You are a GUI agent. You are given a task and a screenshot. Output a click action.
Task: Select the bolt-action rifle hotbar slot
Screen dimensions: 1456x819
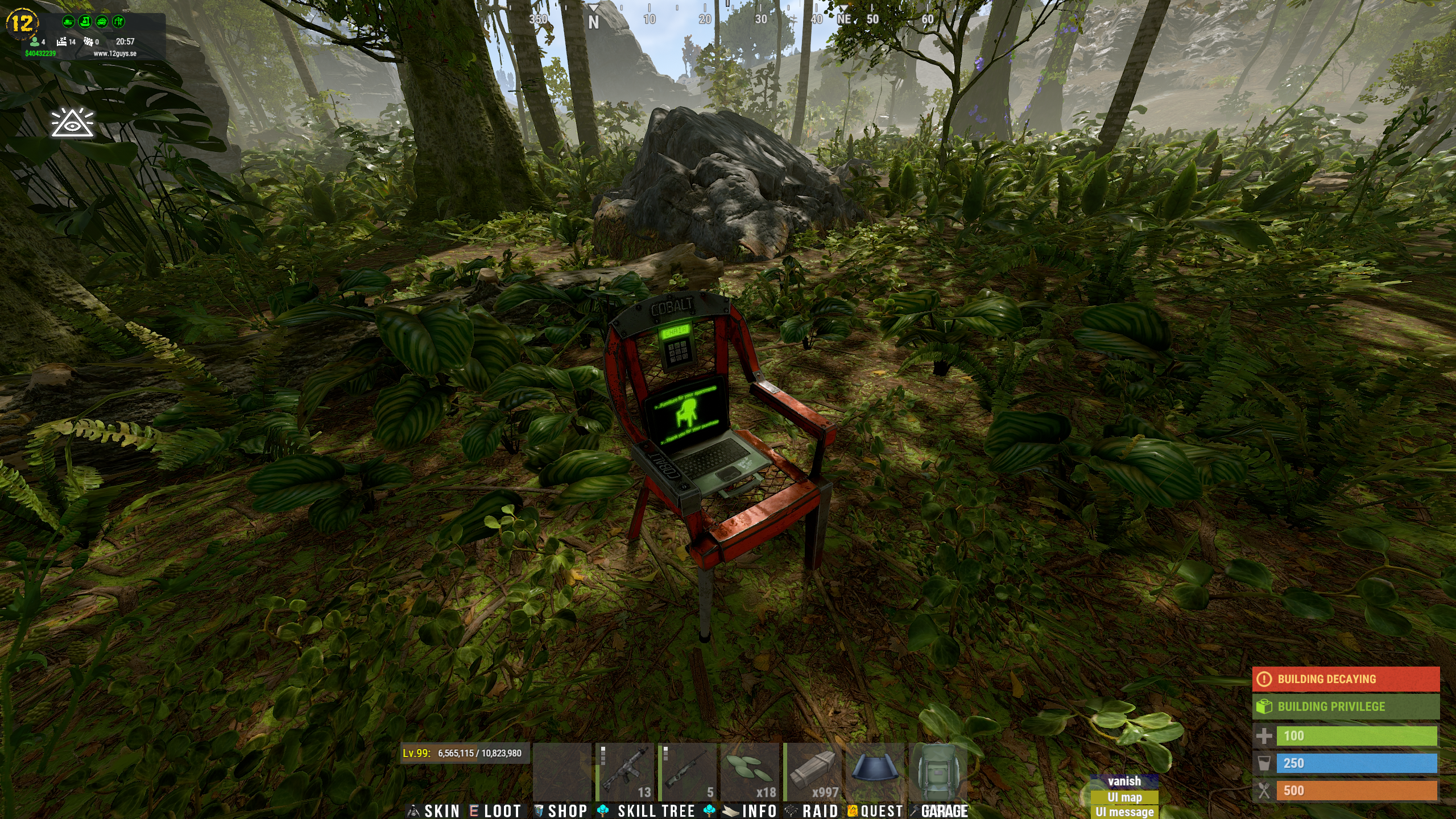pyautogui.click(x=687, y=772)
